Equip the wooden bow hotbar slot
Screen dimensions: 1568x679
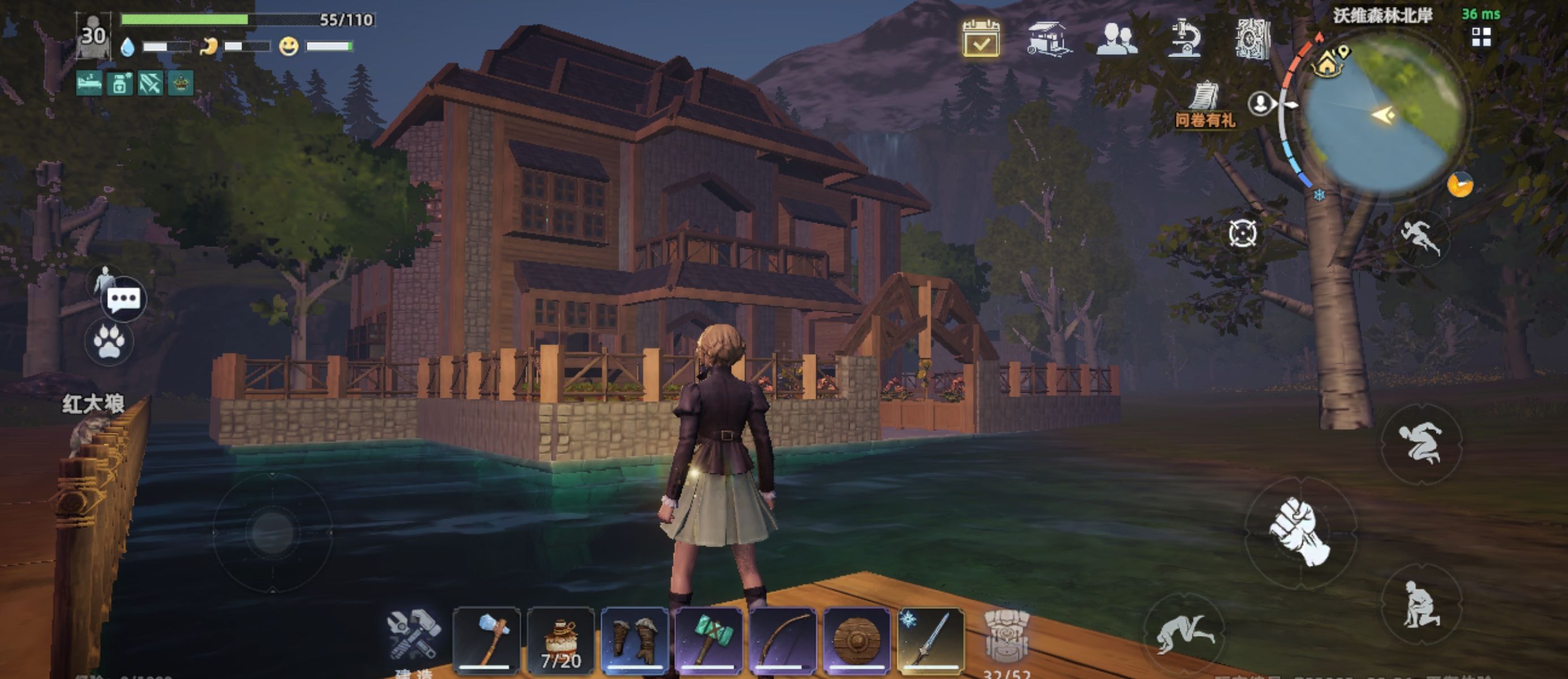pos(783,640)
